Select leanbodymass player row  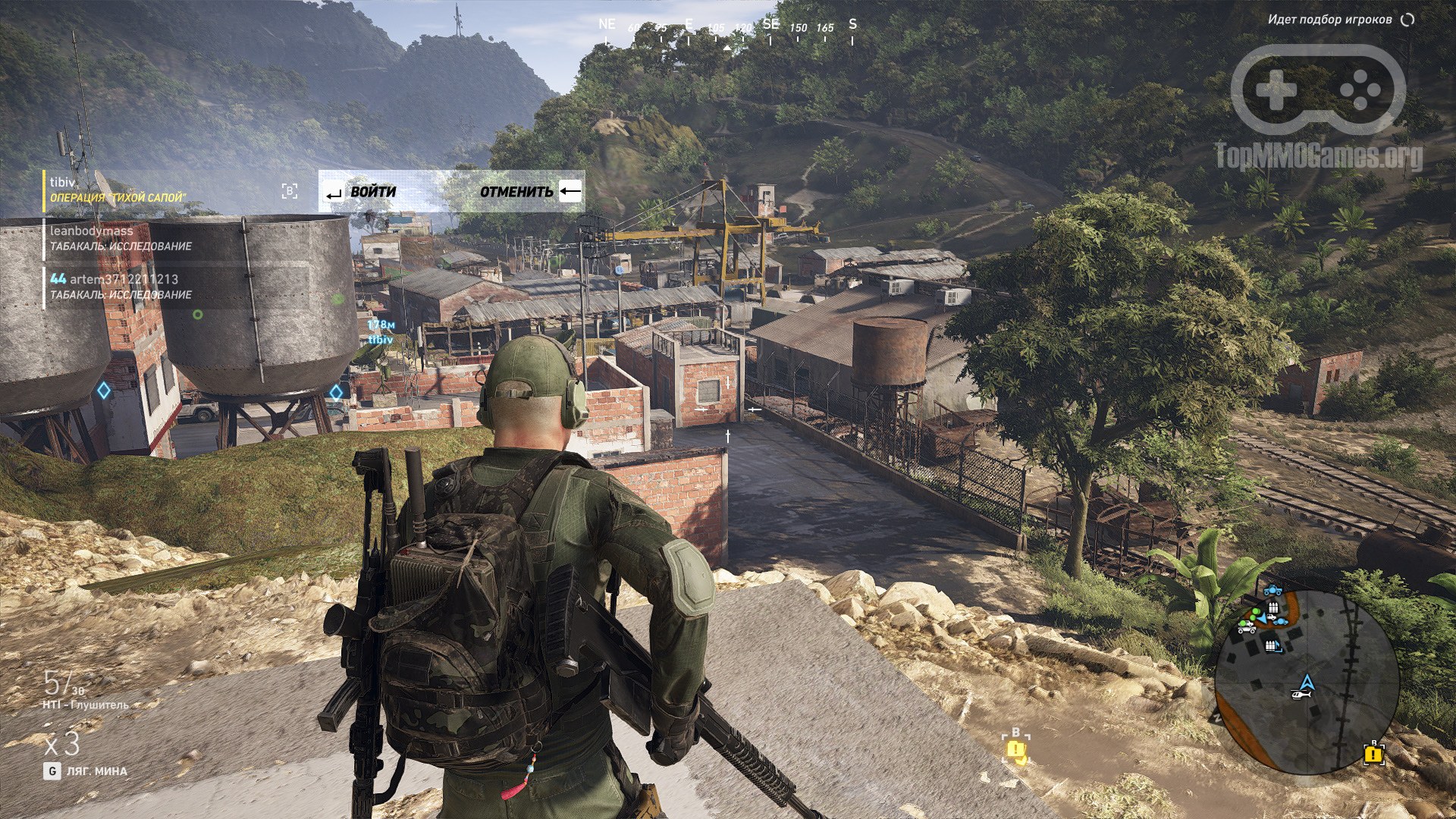pos(120,238)
